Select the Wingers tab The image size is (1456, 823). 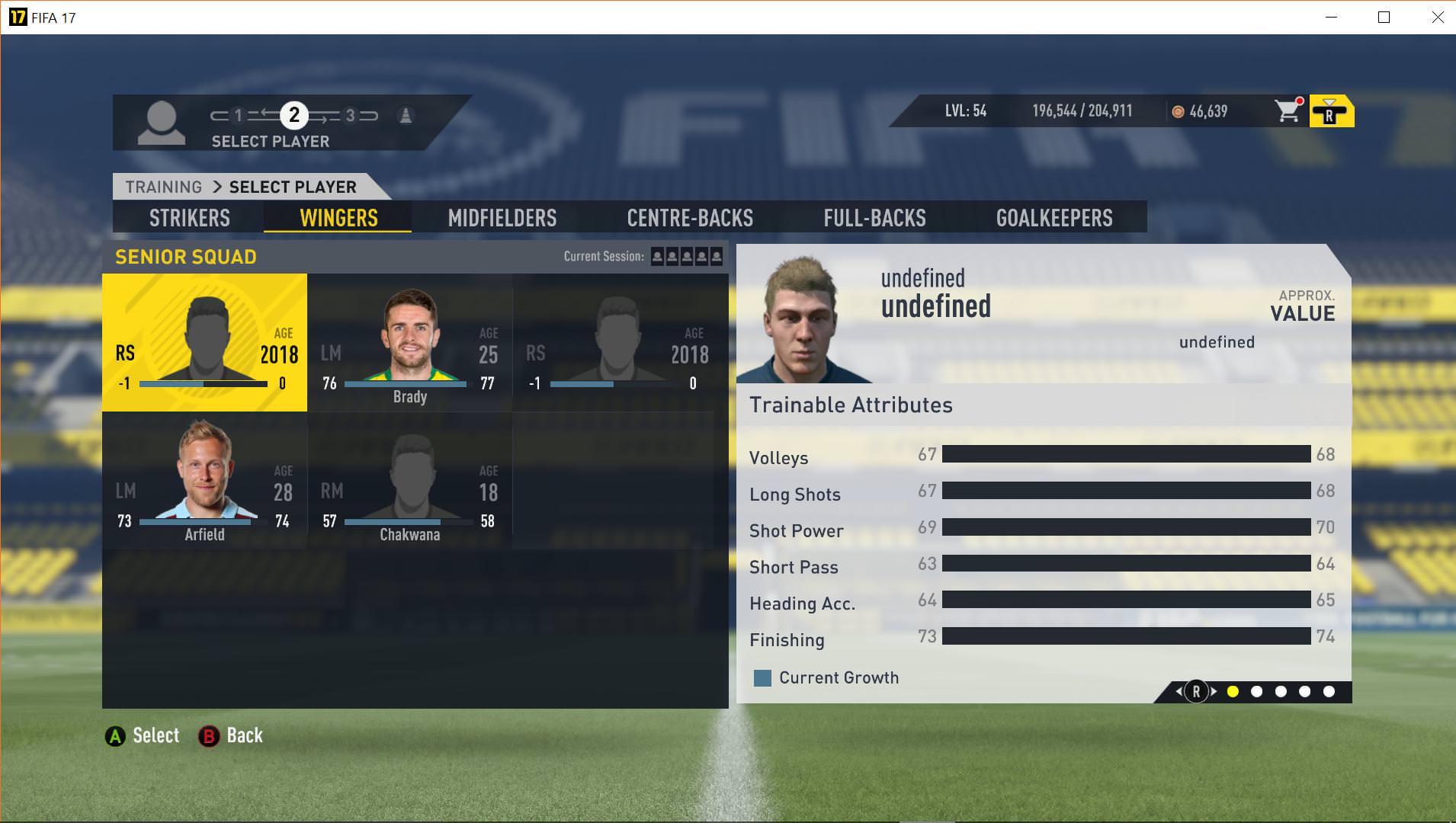coord(338,218)
